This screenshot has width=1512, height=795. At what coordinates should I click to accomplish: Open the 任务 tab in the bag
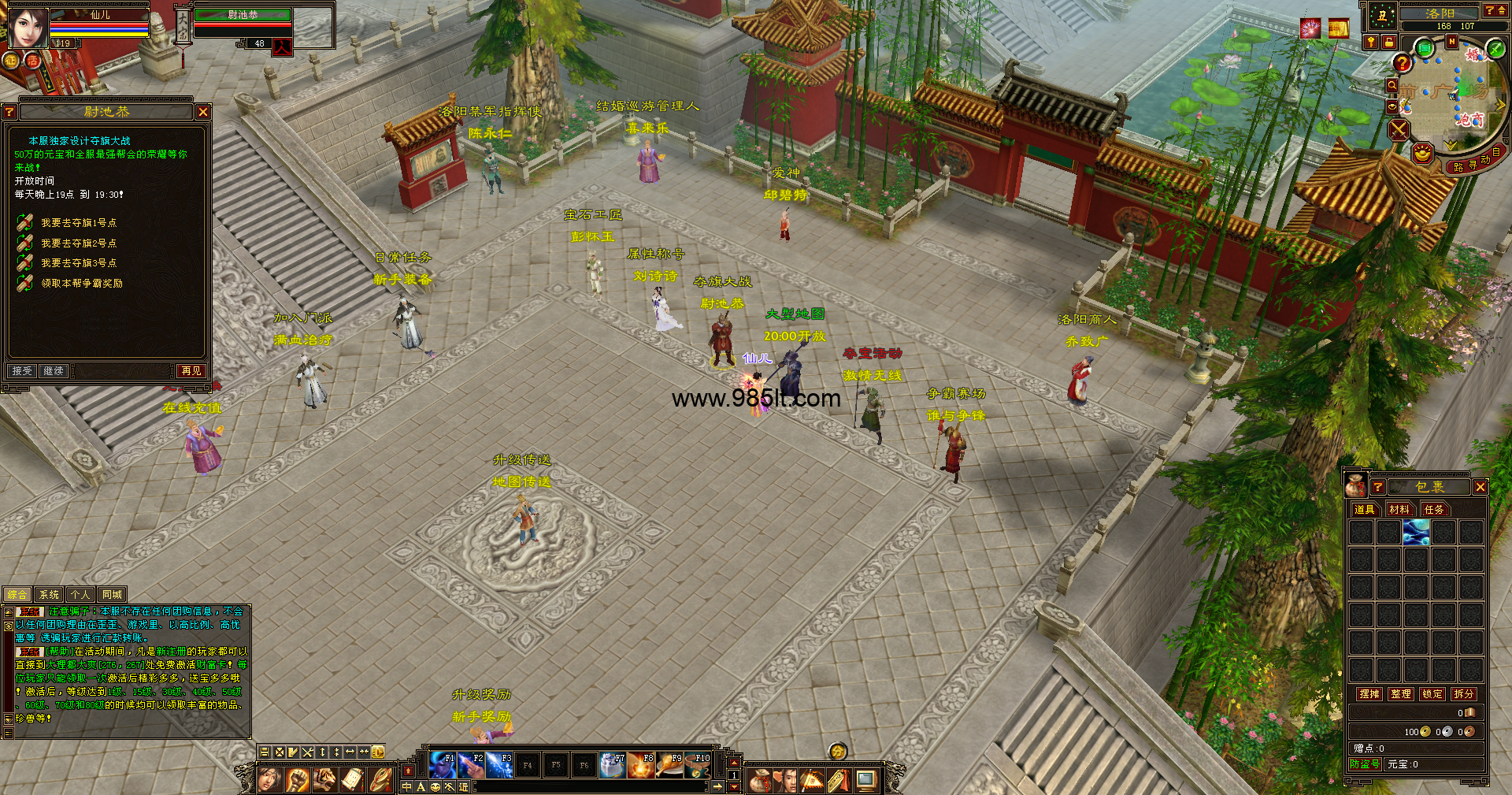pyautogui.click(x=1434, y=510)
